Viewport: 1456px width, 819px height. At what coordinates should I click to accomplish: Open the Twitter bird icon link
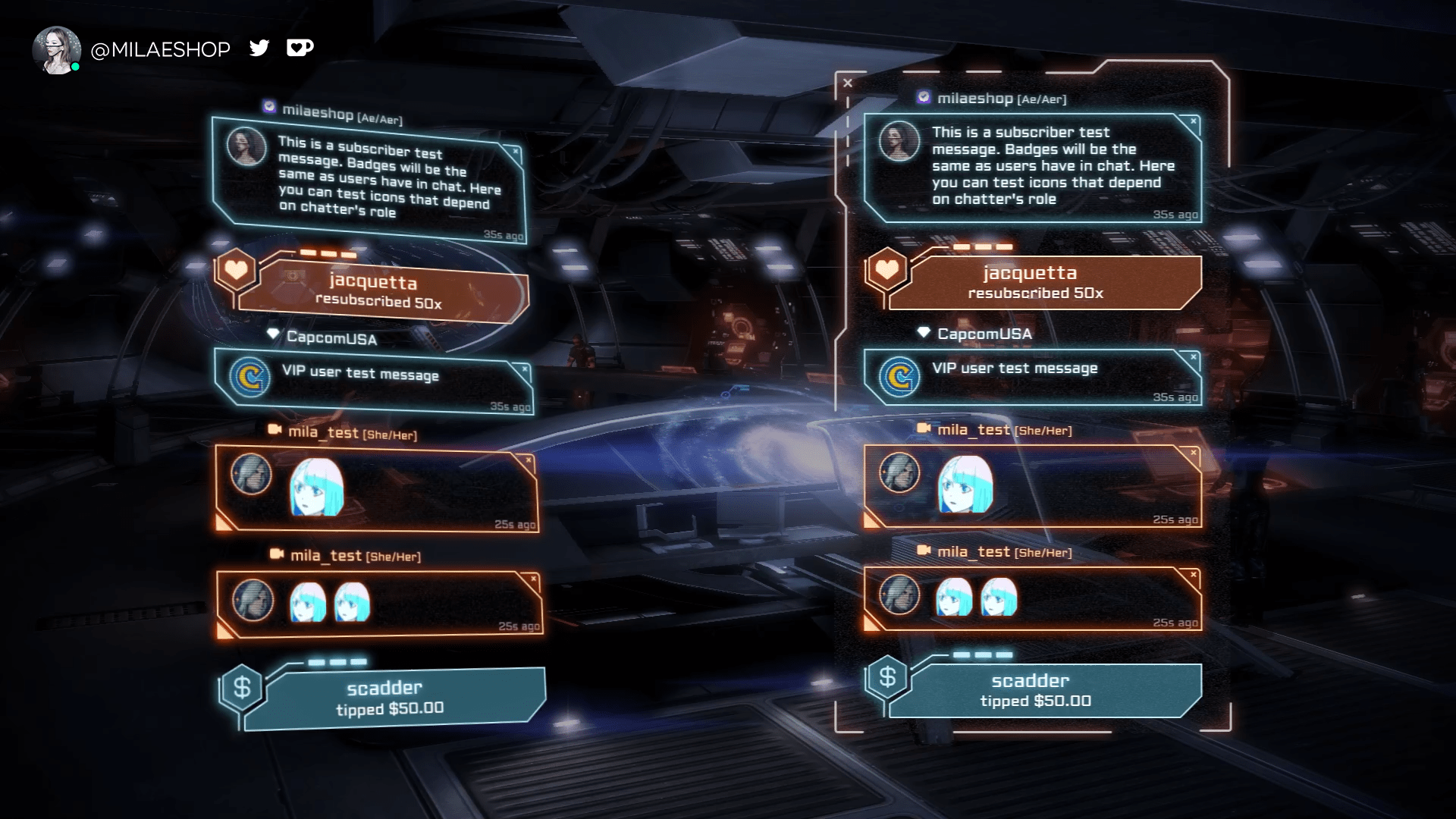pos(259,49)
